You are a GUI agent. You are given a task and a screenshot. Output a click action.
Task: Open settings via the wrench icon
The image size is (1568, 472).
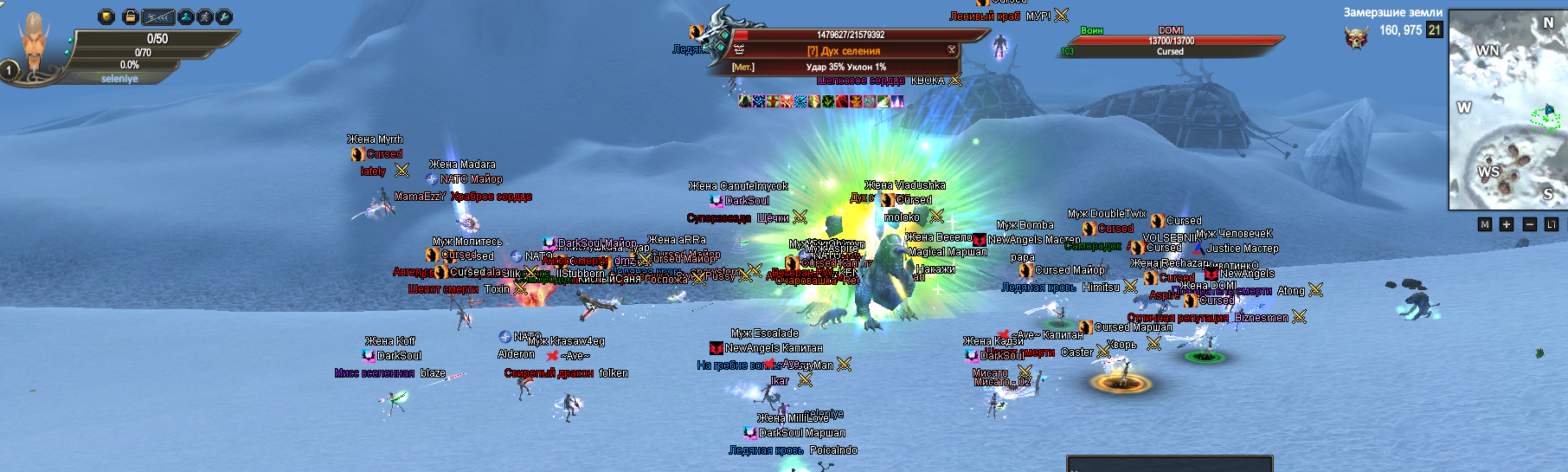[224, 16]
